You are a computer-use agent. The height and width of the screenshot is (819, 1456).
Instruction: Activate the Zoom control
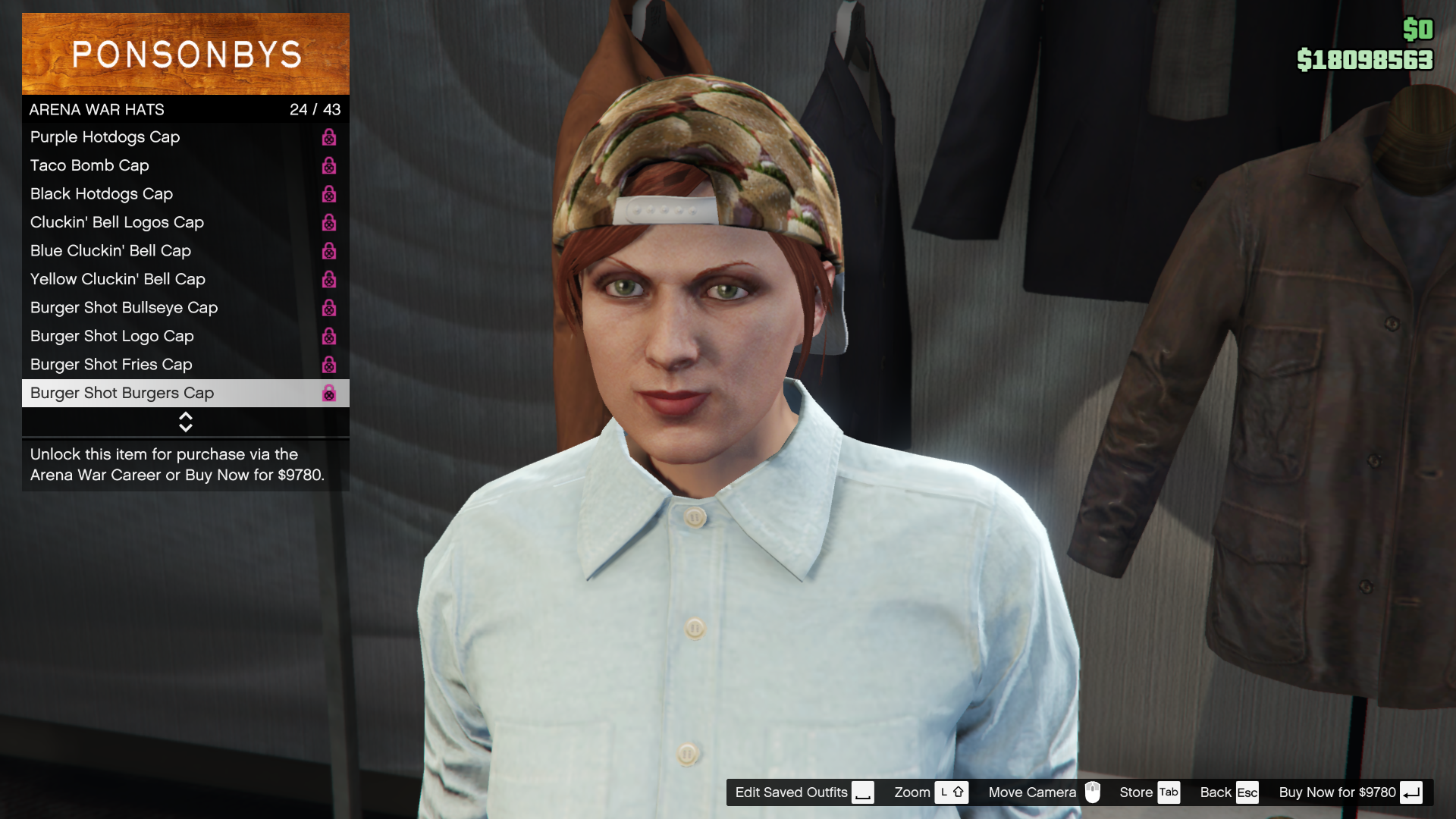click(x=930, y=792)
